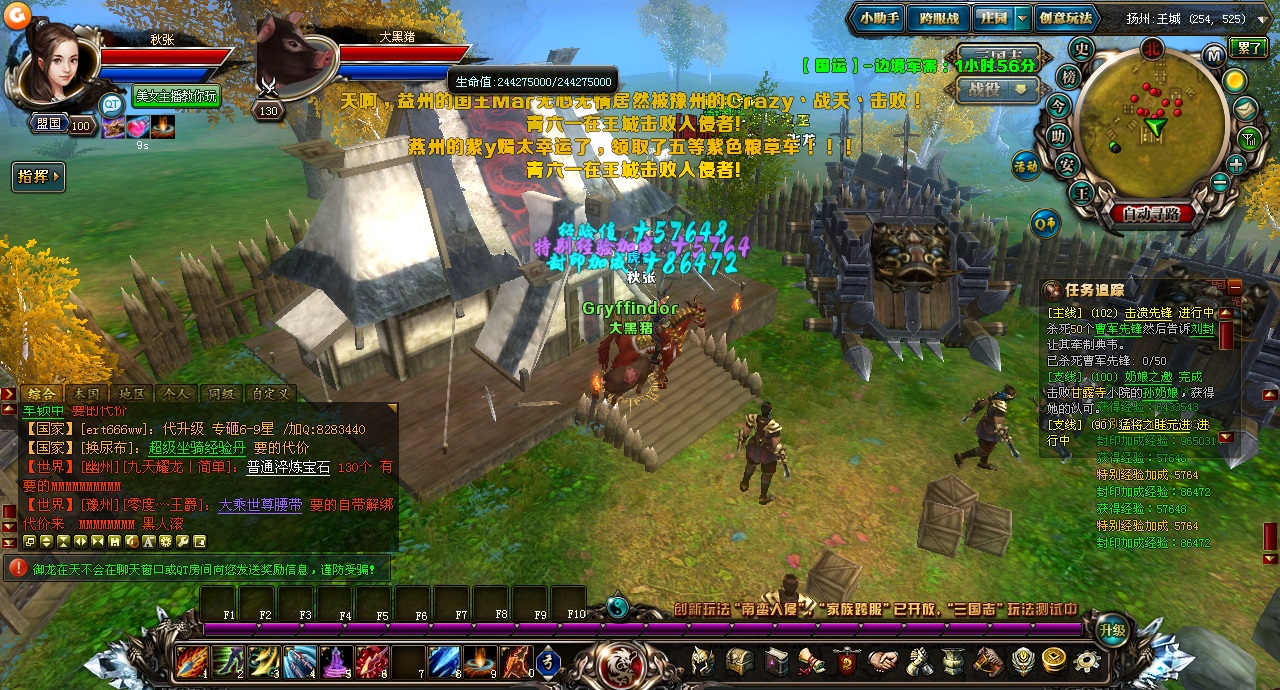
Task: Switch chat to the 个人 tab
Action: click(x=175, y=394)
